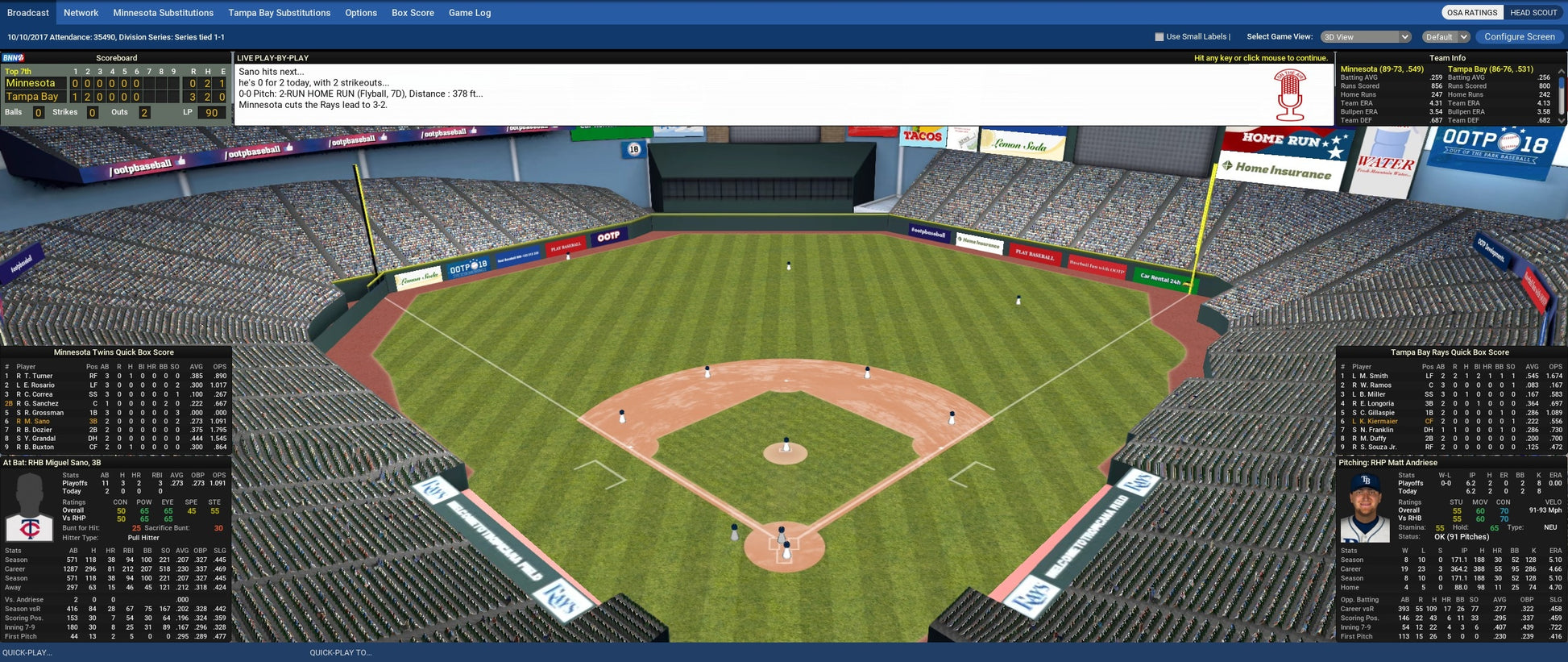The height and width of the screenshot is (662, 1568).
Task: Select M. Sano in Twins box score
Action: pyautogui.click(x=36, y=421)
